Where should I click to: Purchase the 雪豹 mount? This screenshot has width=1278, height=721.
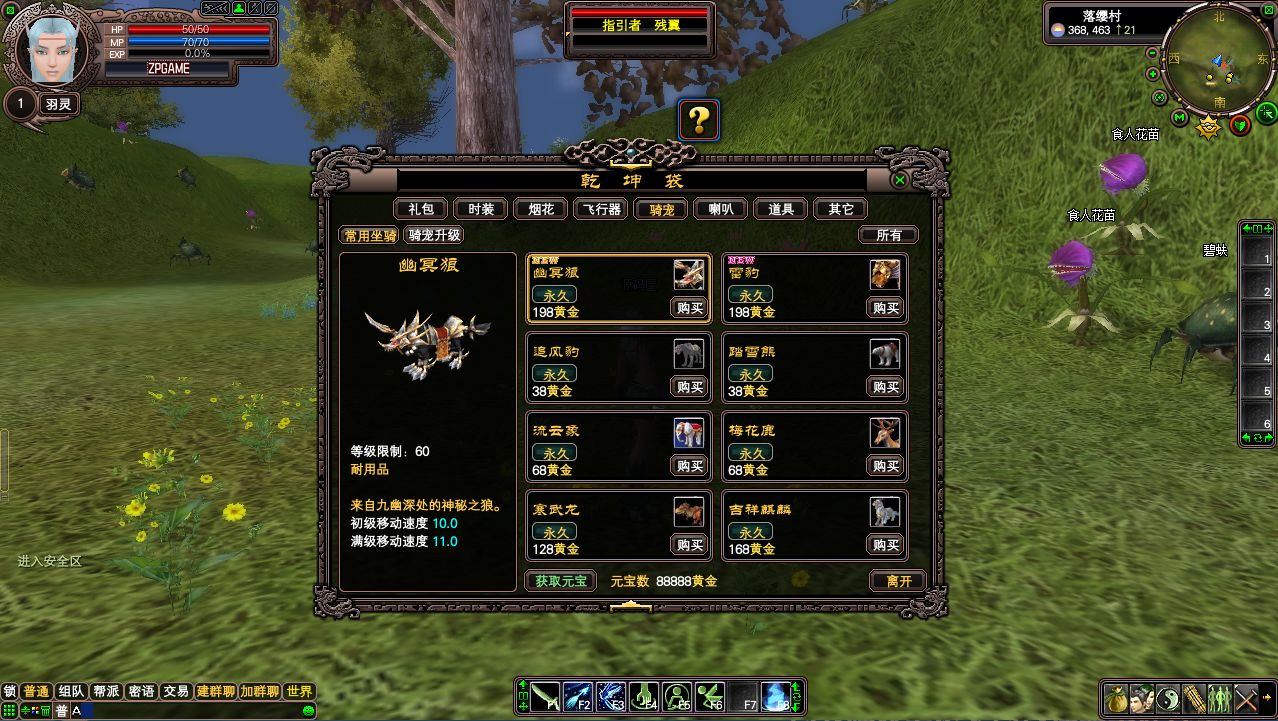[x=886, y=308]
